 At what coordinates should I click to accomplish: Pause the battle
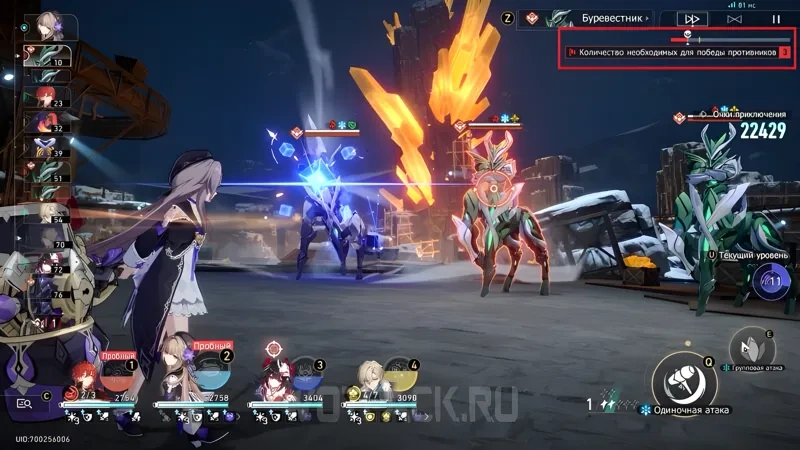coord(776,18)
